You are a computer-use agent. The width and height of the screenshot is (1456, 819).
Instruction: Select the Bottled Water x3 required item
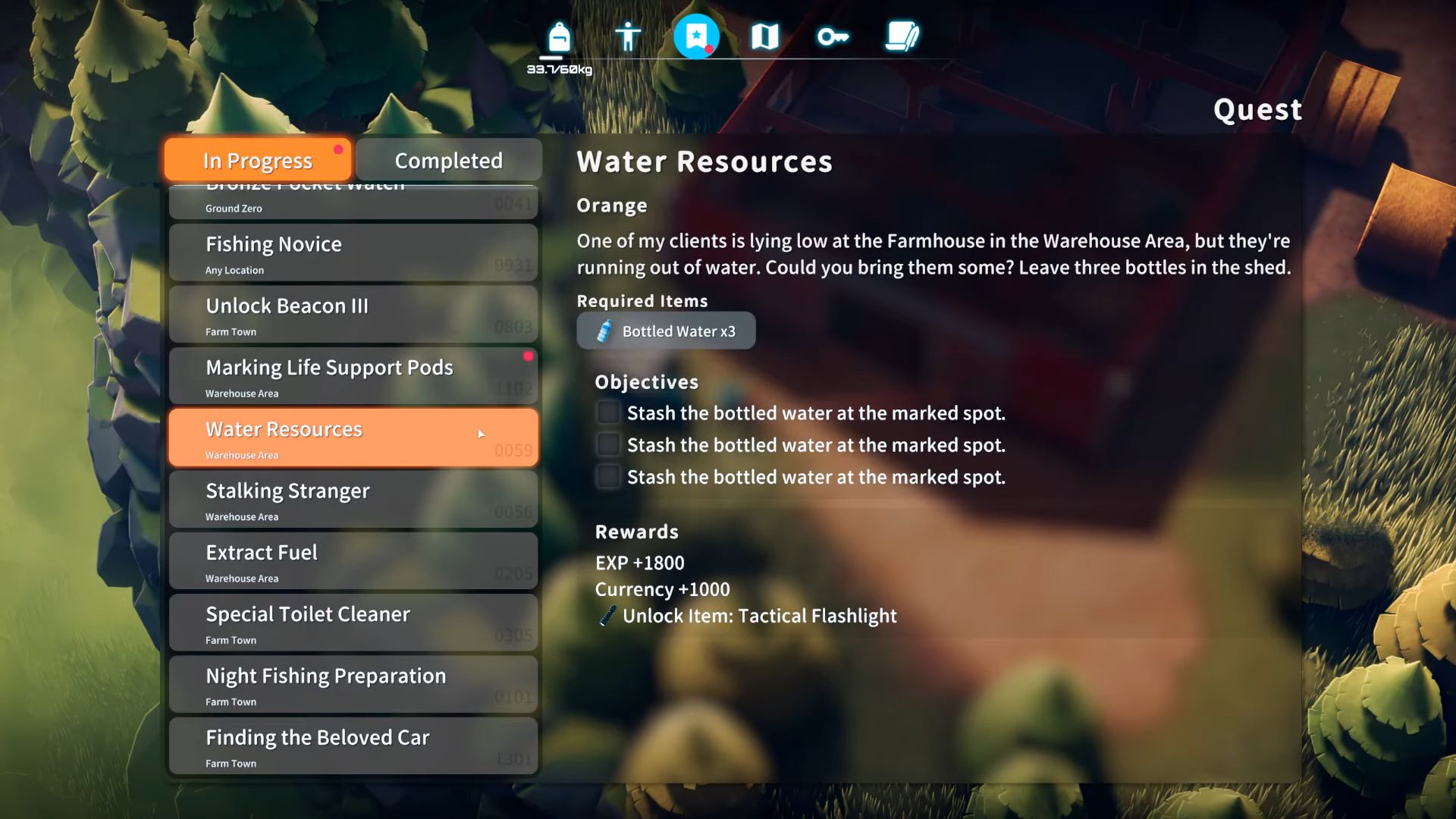pyautogui.click(x=666, y=331)
